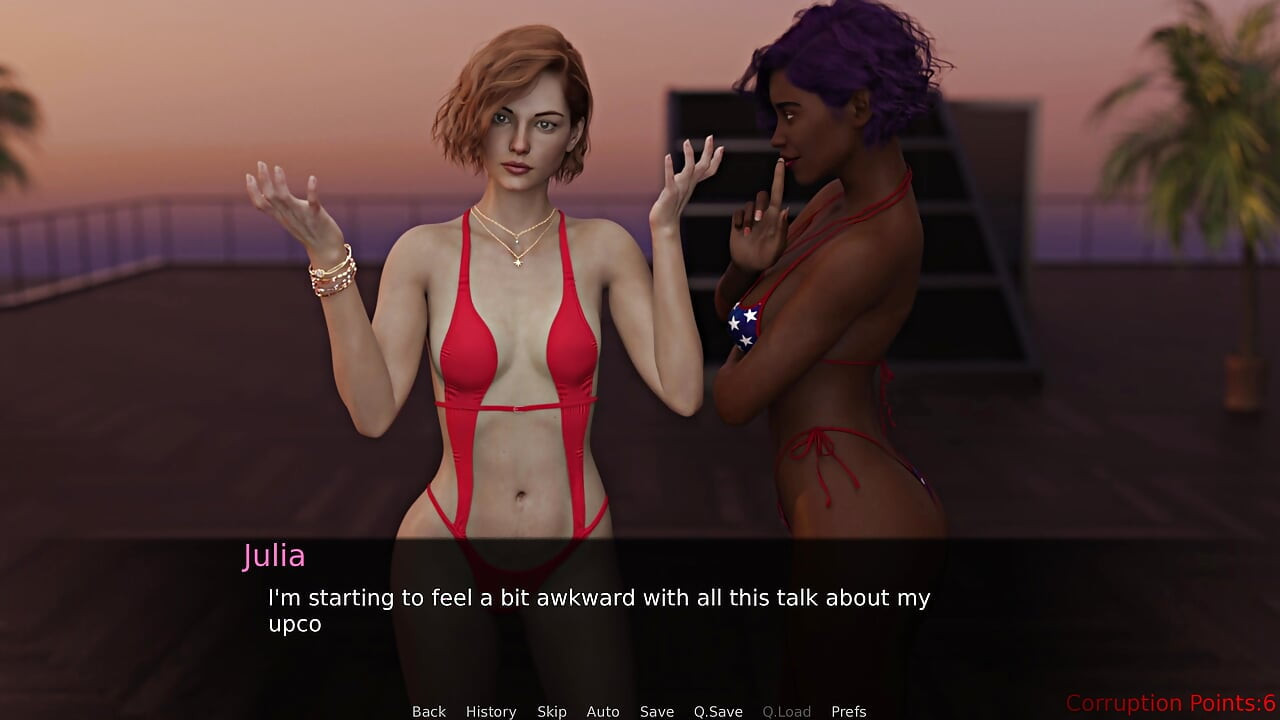Activate Skip to fast-forward dialogue
1280x720 pixels.
[552, 711]
